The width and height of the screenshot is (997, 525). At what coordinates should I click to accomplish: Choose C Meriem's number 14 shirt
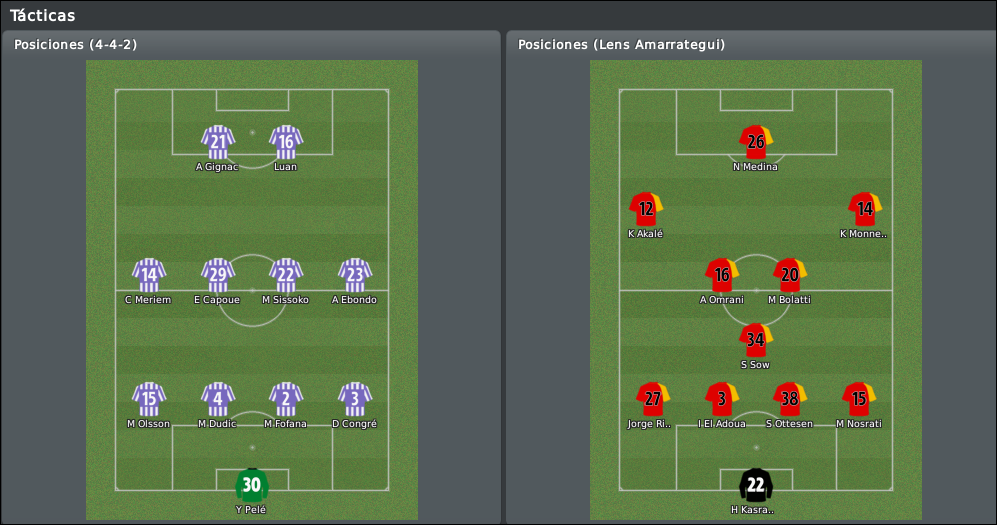click(149, 275)
